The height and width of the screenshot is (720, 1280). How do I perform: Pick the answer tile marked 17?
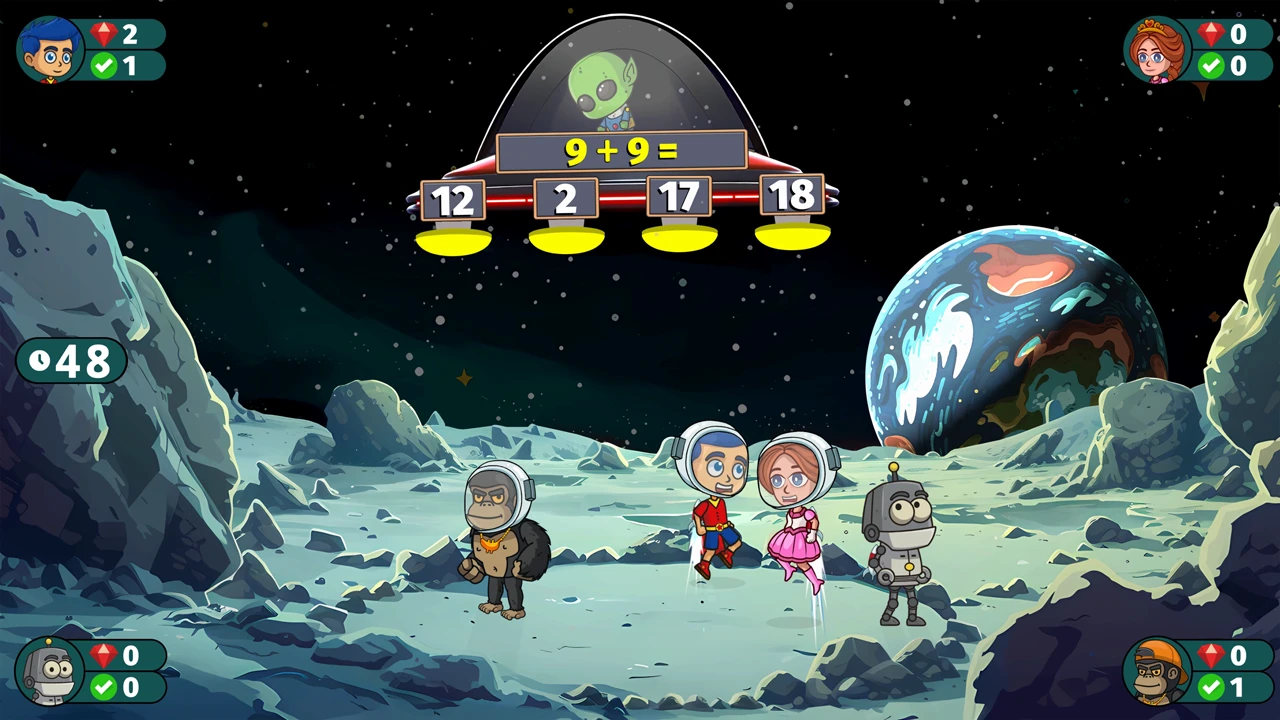679,197
